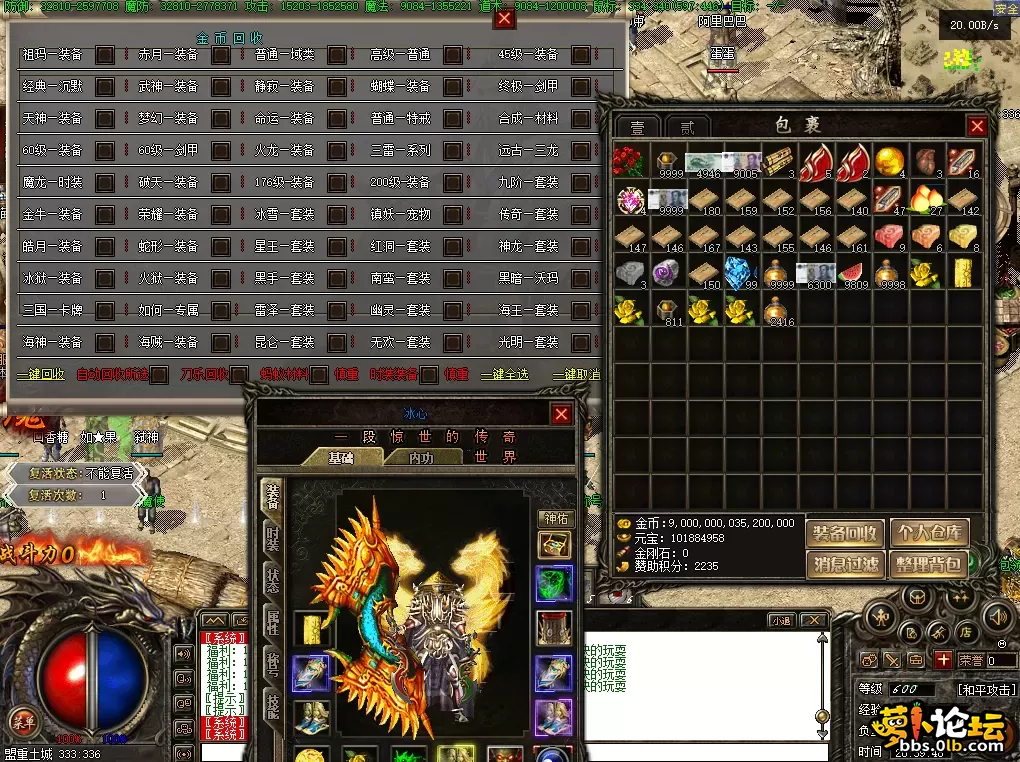Open the 装备回收 equipment recycle button
The image size is (1020, 762).
tap(845, 533)
